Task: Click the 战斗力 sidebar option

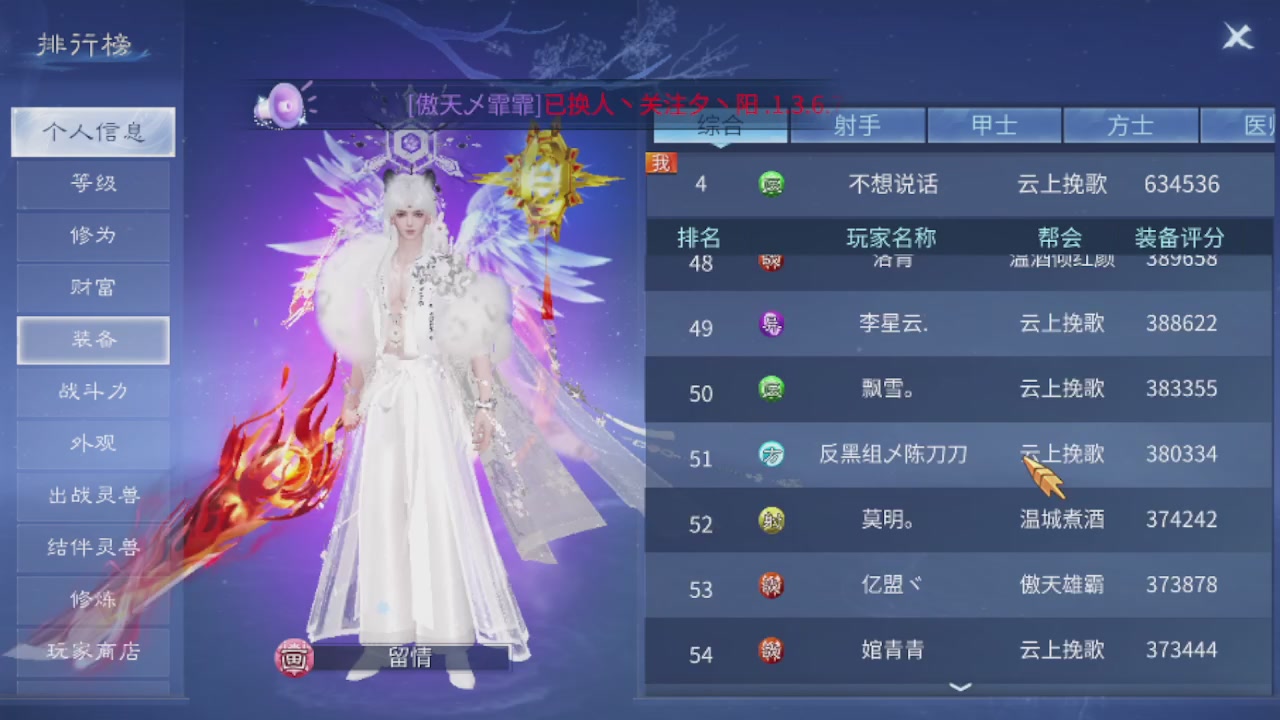Action: point(92,391)
